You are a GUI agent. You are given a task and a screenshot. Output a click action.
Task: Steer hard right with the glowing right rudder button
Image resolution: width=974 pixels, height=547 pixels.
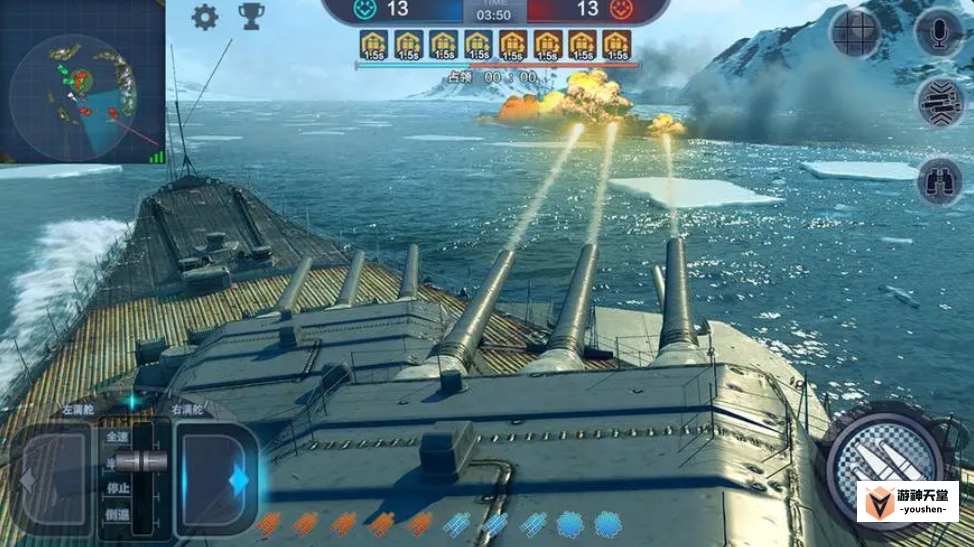pyautogui.click(x=215, y=480)
